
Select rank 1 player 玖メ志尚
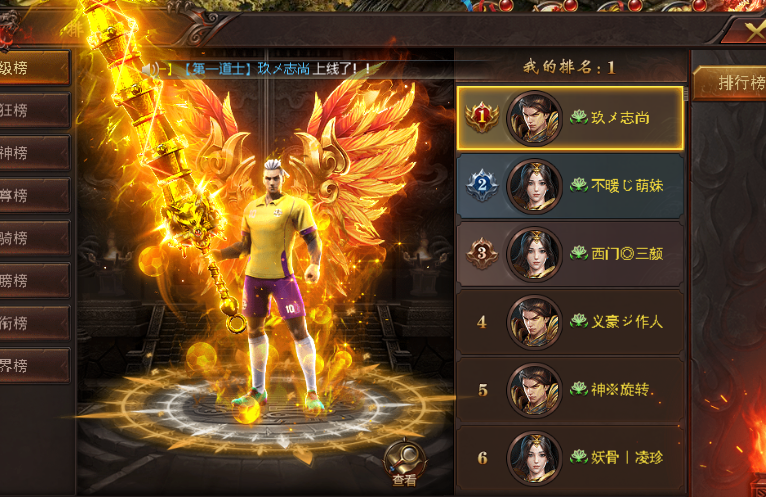click(x=570, y=118)
